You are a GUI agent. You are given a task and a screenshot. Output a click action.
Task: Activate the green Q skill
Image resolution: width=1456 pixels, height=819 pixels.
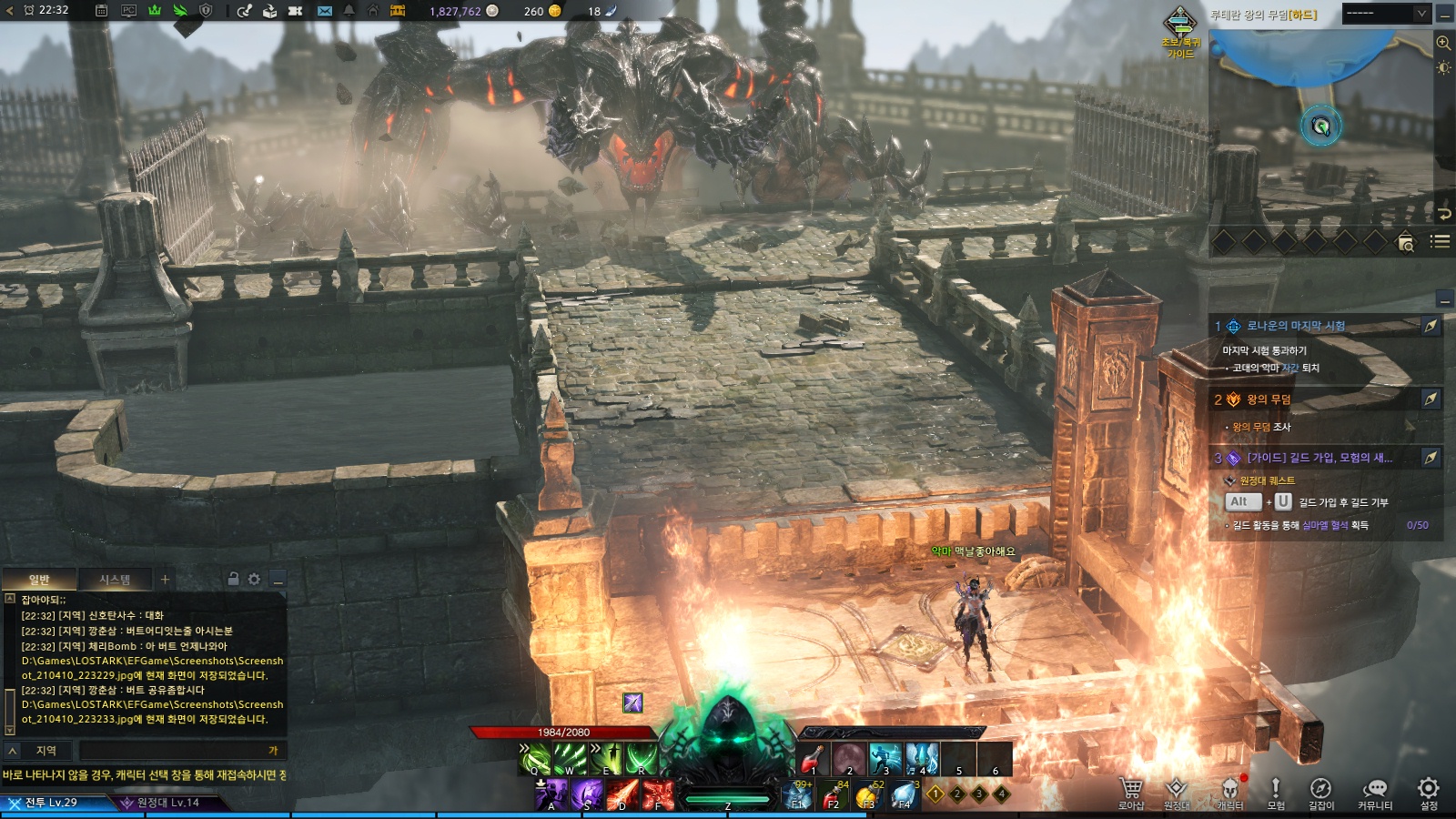(x=535, y=758)
